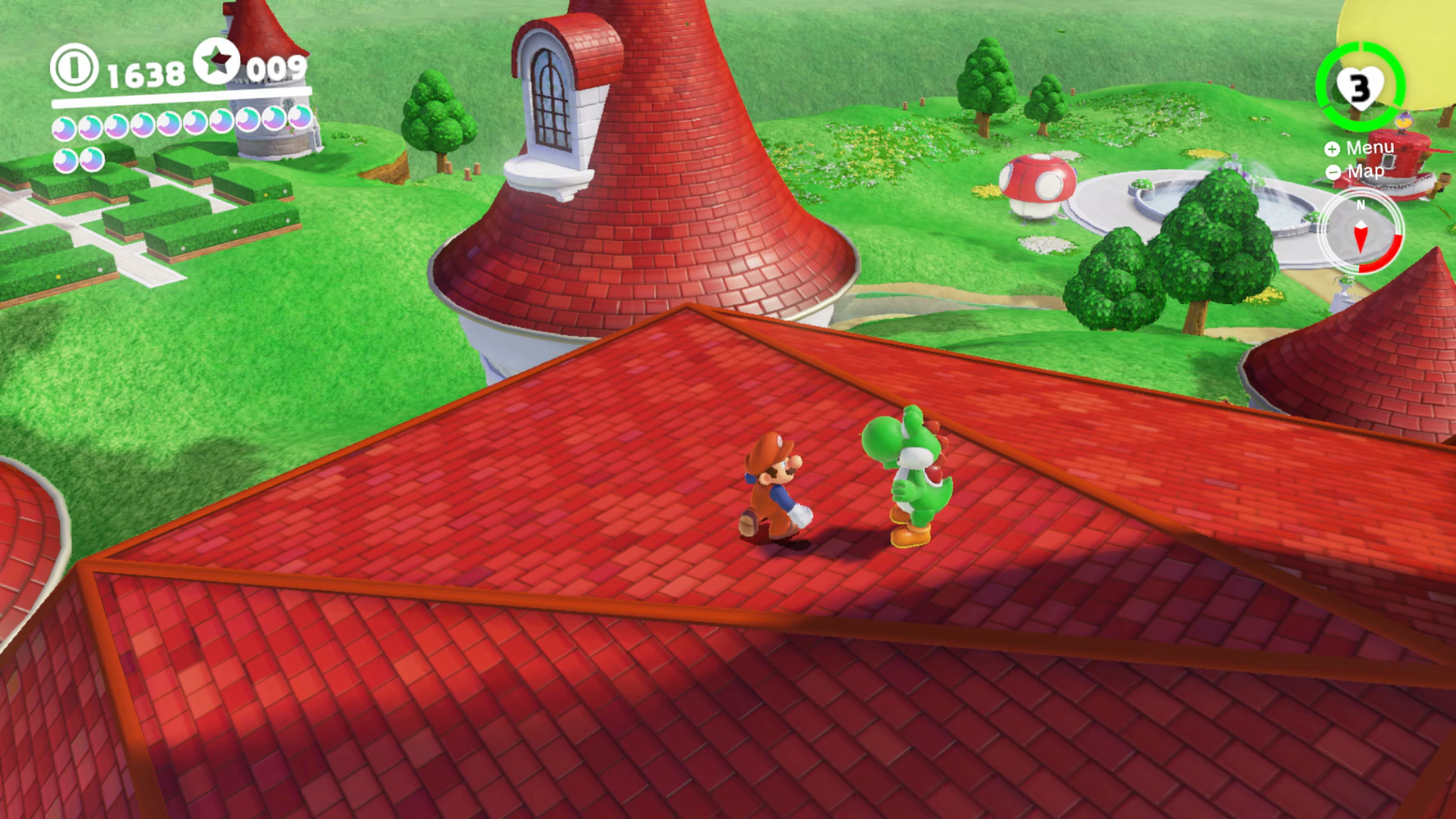
Task: Click the plus icon next to Menu
Action: 1332,147
